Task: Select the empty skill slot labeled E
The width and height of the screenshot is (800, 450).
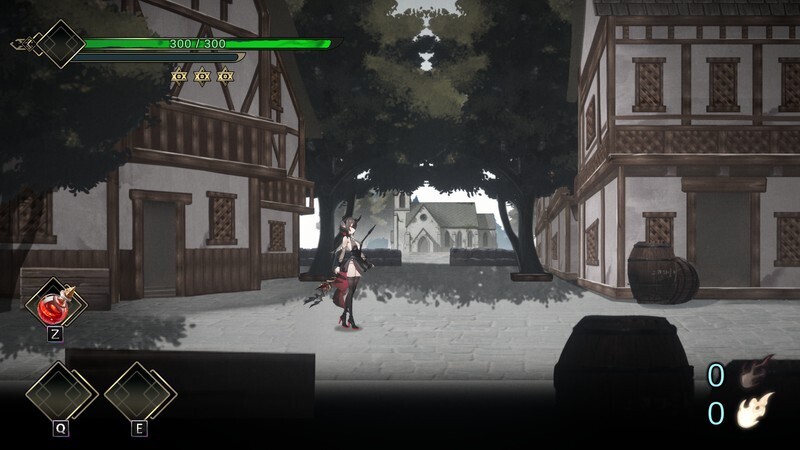Action: 139,392
